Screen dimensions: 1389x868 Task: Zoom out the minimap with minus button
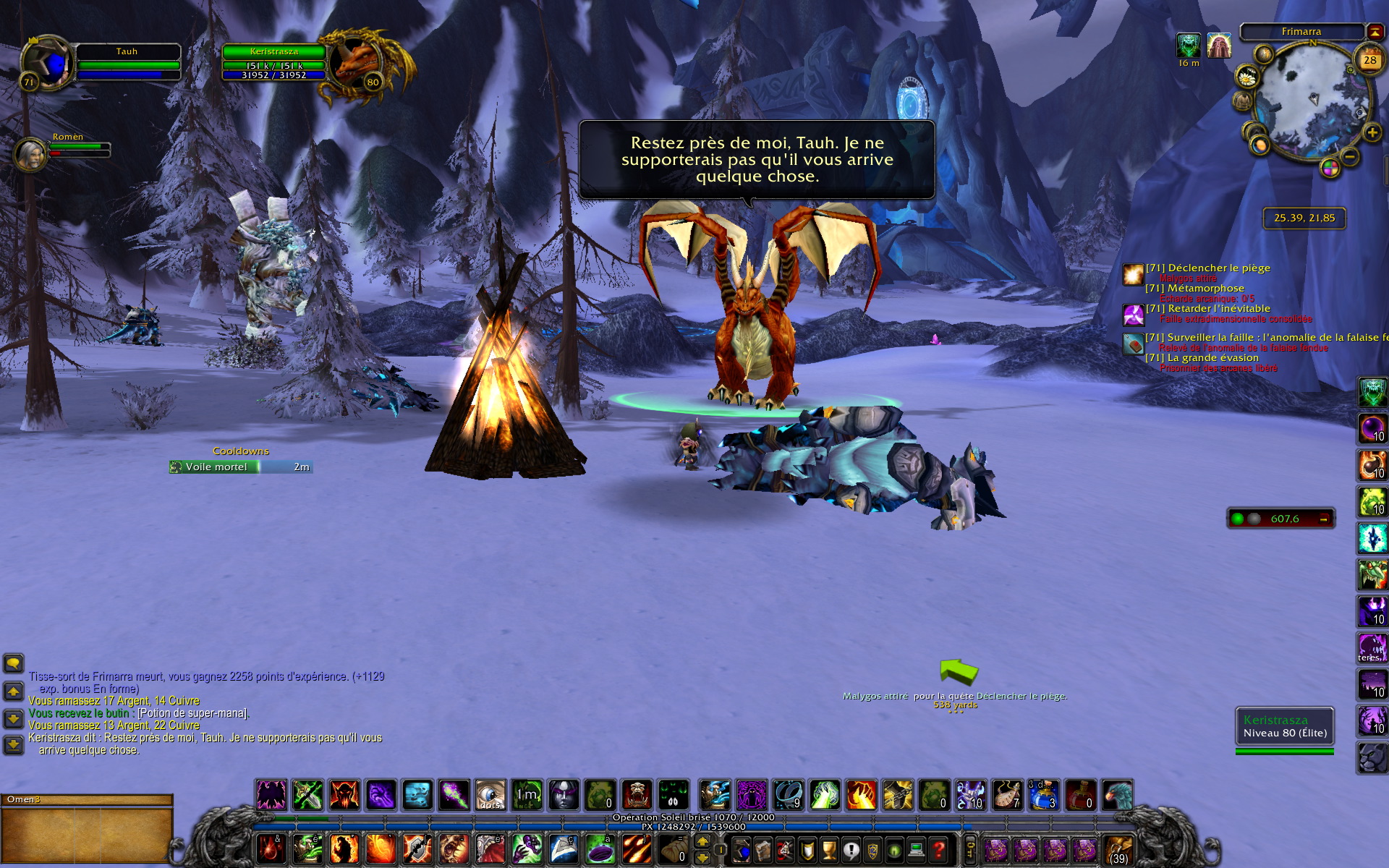click(1349, 156)
